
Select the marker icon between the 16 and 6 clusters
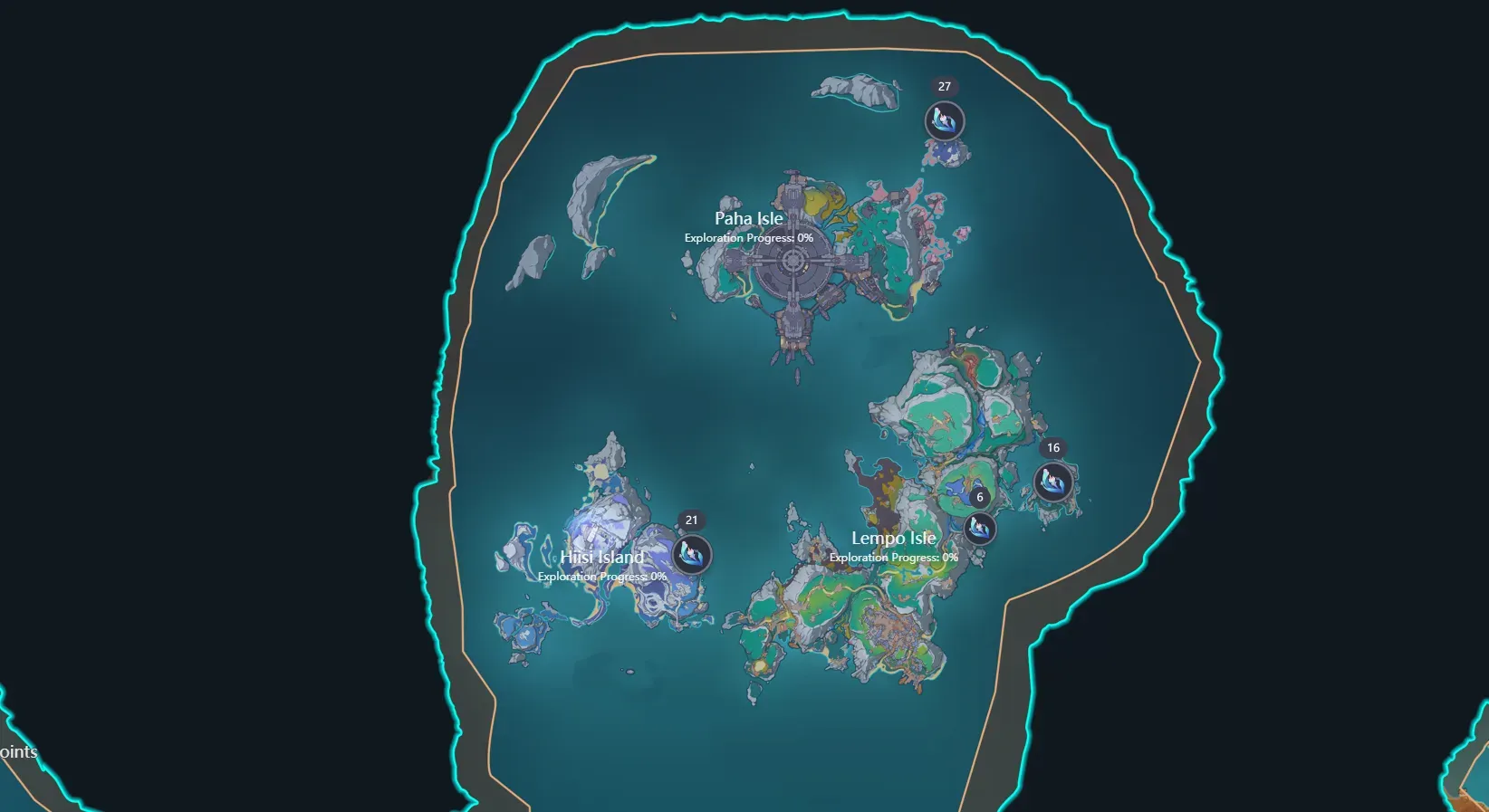point(978,530)
